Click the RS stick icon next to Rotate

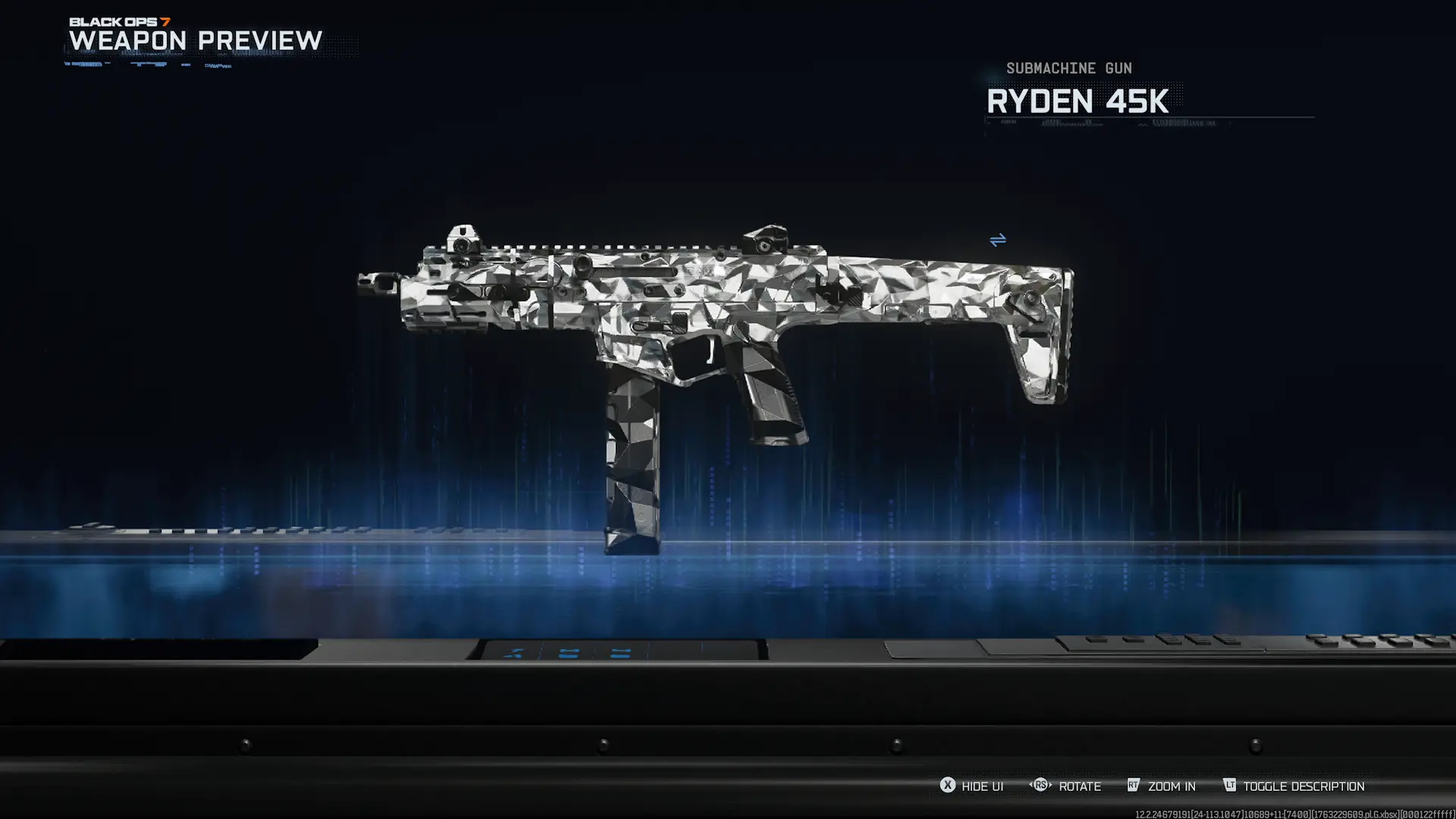tap(1039, 786)
